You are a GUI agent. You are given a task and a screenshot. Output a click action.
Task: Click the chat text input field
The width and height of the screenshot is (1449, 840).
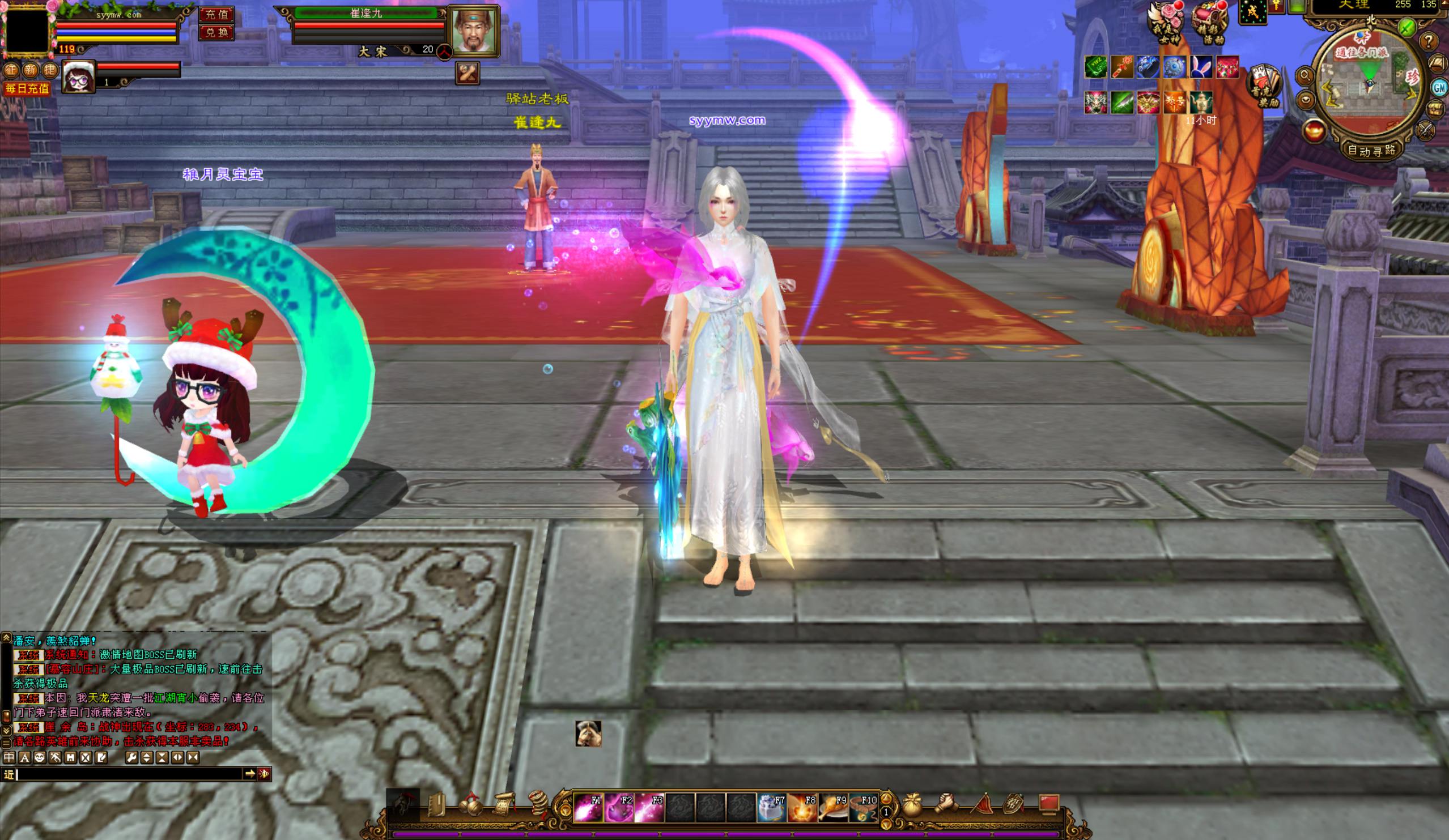tap(129, 774)
